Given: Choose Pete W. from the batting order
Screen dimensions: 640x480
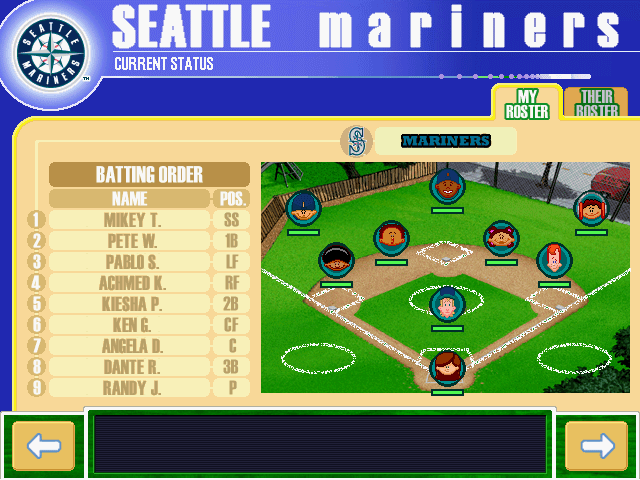Looking at the screenshot, I should point(130,241).
